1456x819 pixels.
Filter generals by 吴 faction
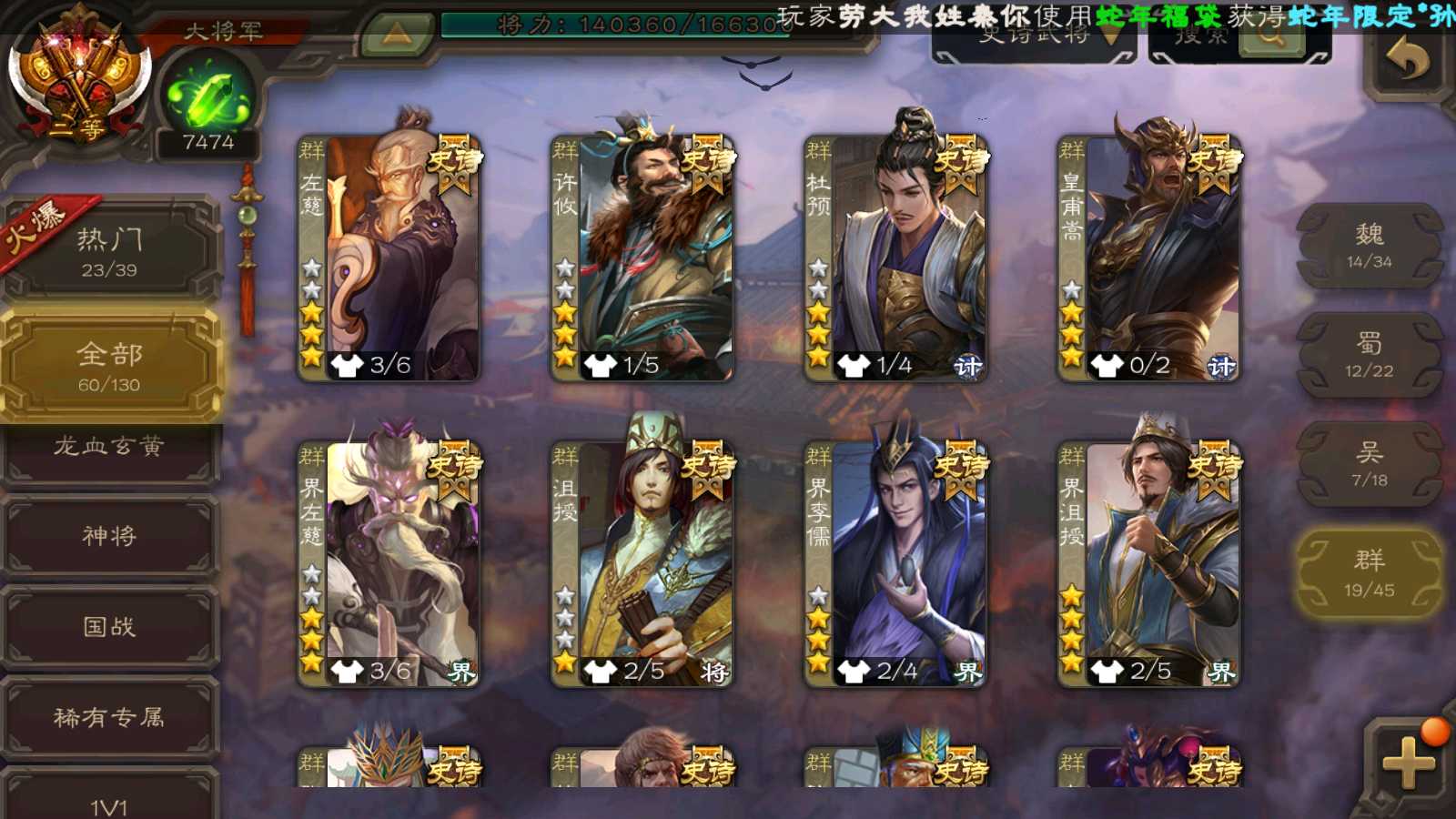tap(1369, 464)
